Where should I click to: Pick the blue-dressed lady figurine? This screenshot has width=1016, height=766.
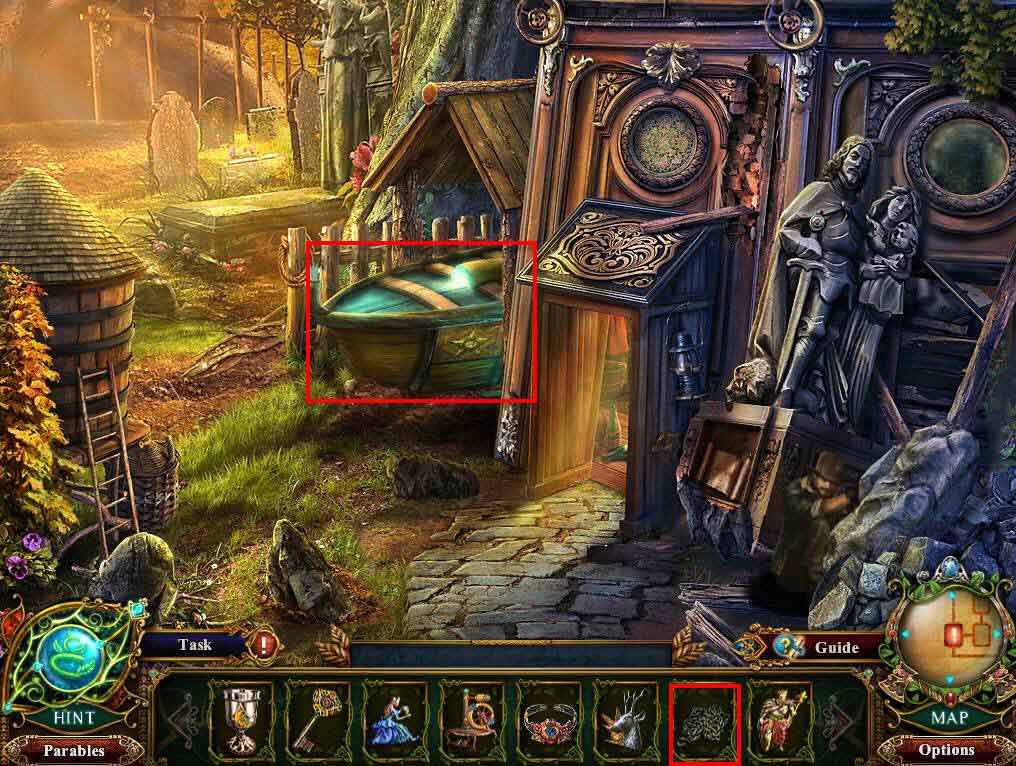click(395, 720)
